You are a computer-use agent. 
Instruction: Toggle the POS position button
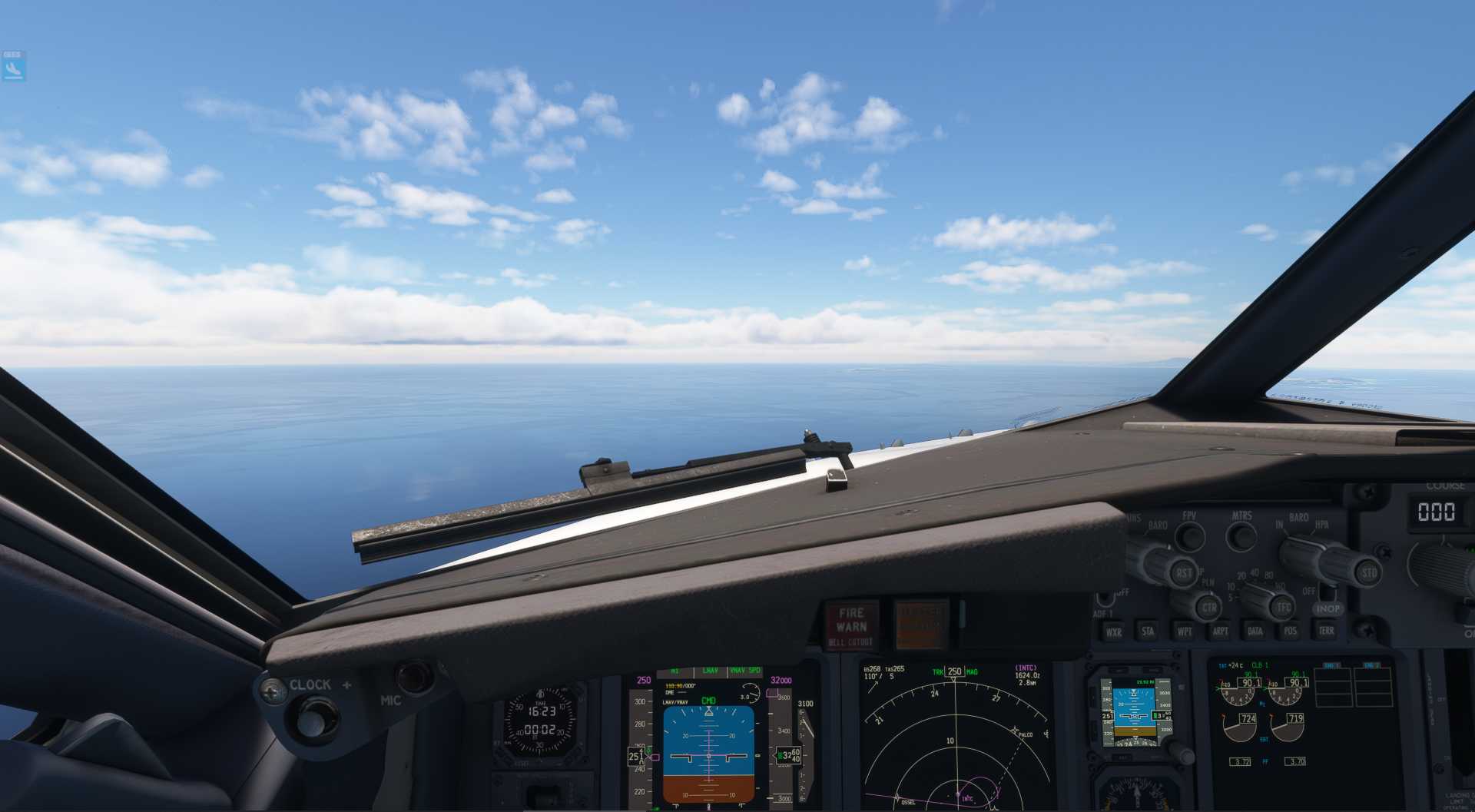[1290, 631]
